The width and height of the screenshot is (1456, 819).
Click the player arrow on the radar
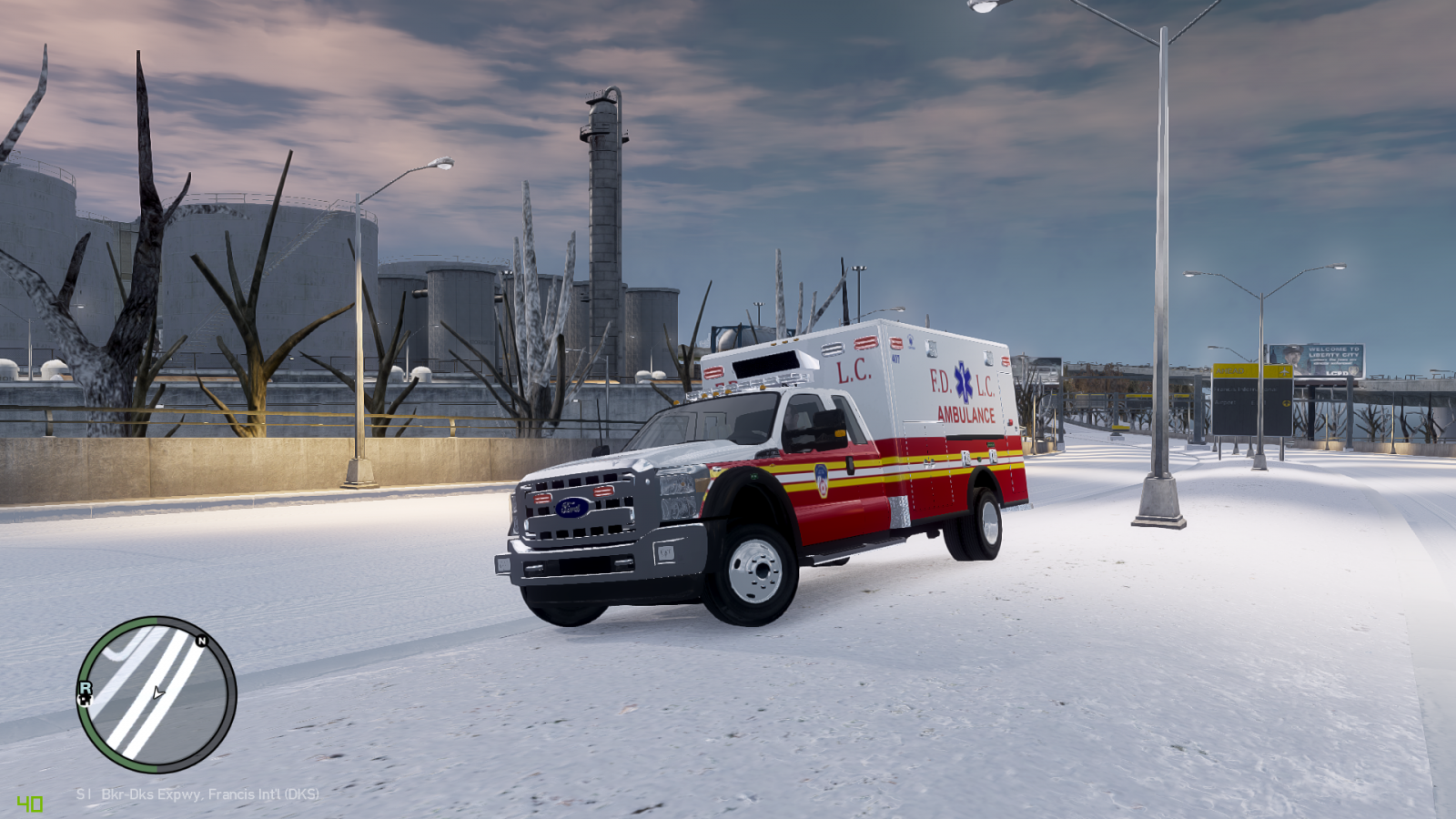[158, 693]
